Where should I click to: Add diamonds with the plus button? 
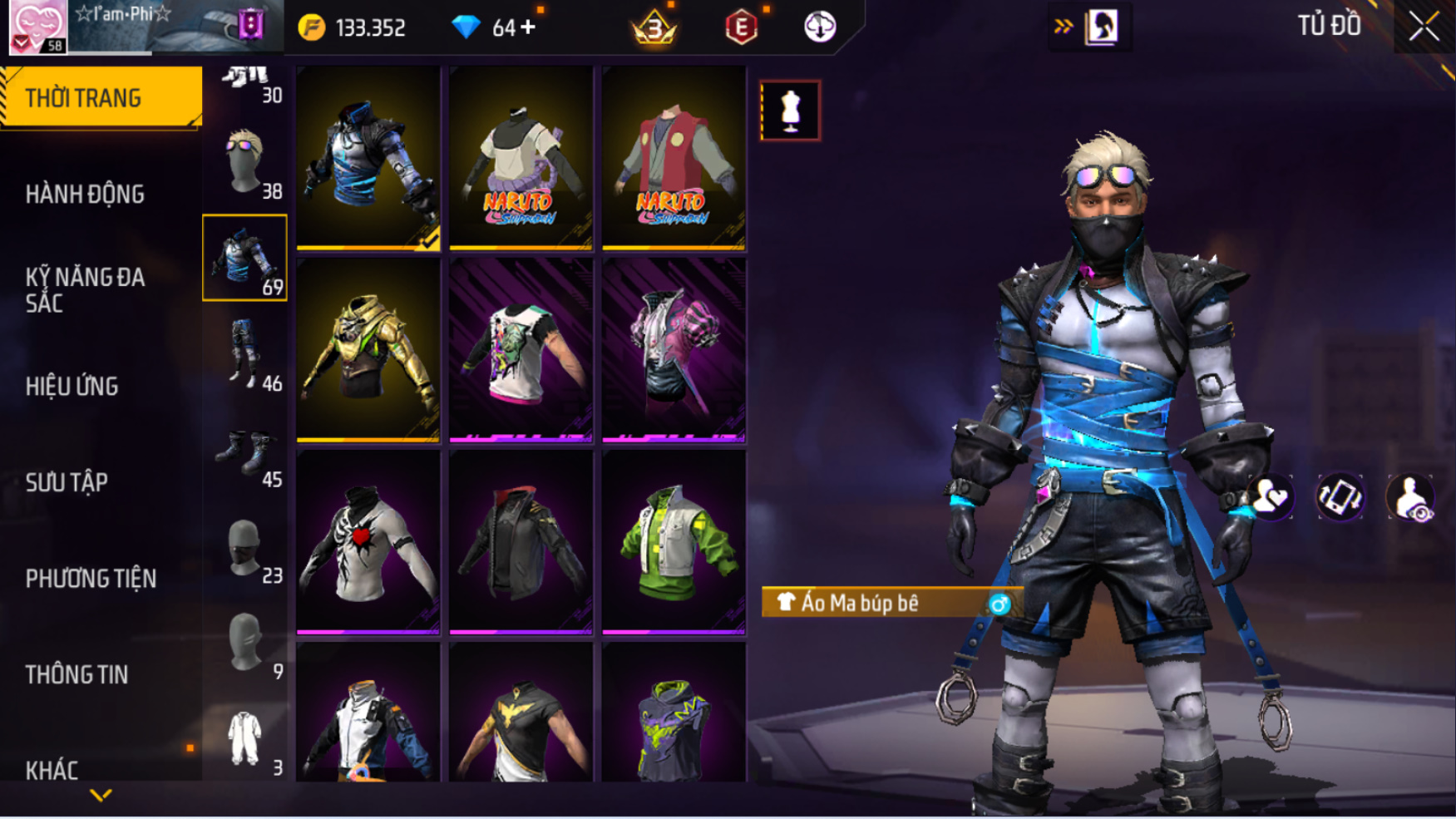(529, 27)
